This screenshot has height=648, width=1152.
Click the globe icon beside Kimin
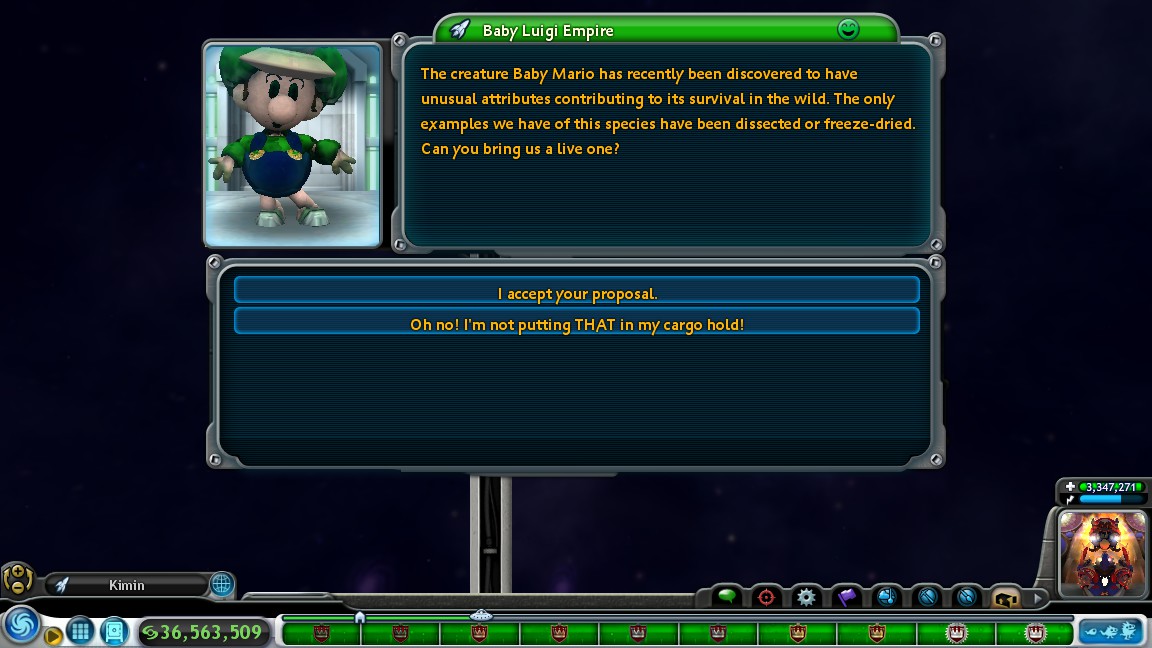pos(222,584)
